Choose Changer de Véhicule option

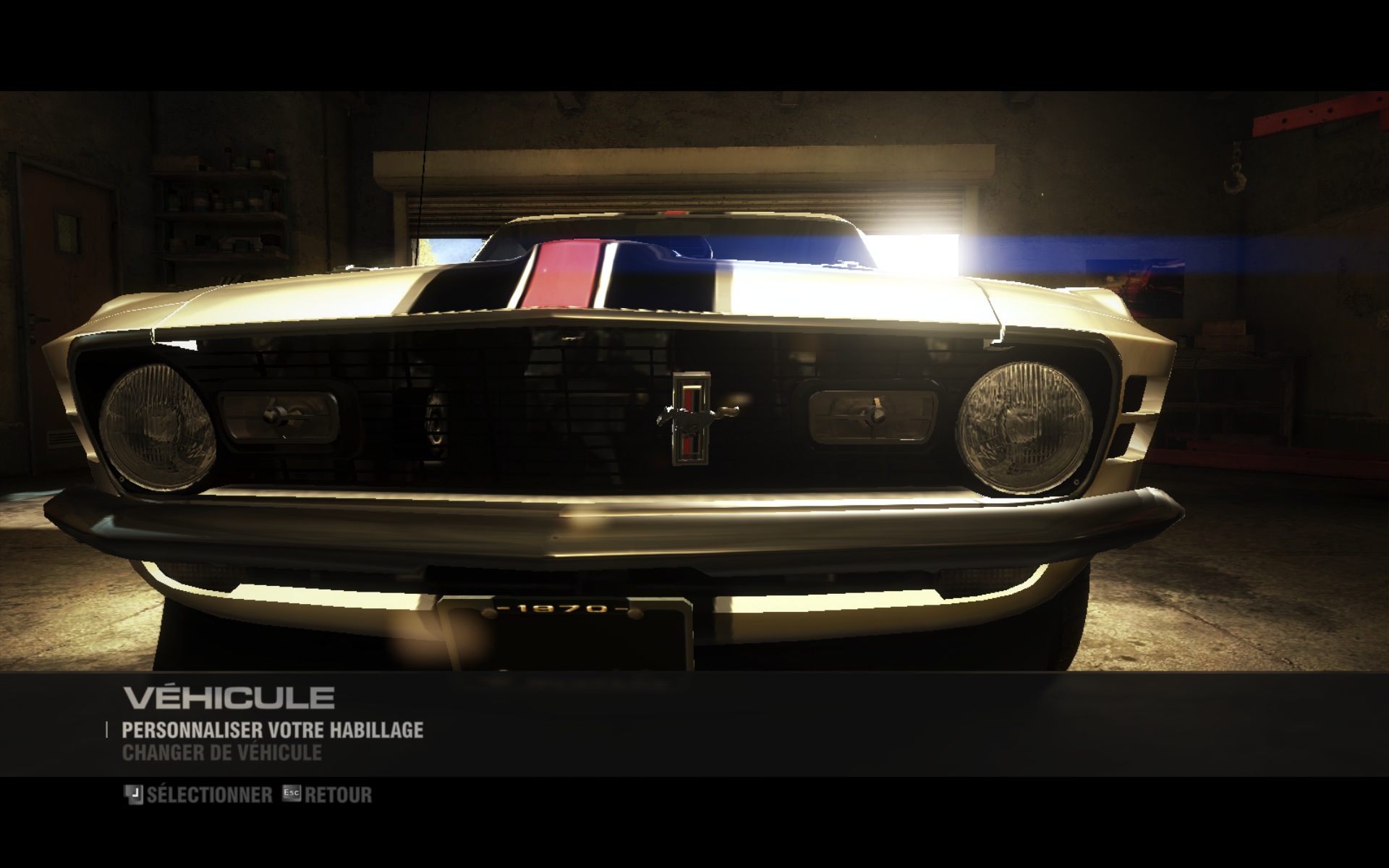pos(222,753)
